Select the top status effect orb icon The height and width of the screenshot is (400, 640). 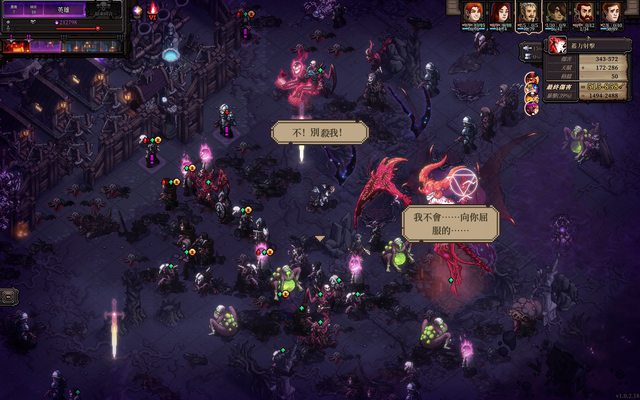click(x=530, y=77)
